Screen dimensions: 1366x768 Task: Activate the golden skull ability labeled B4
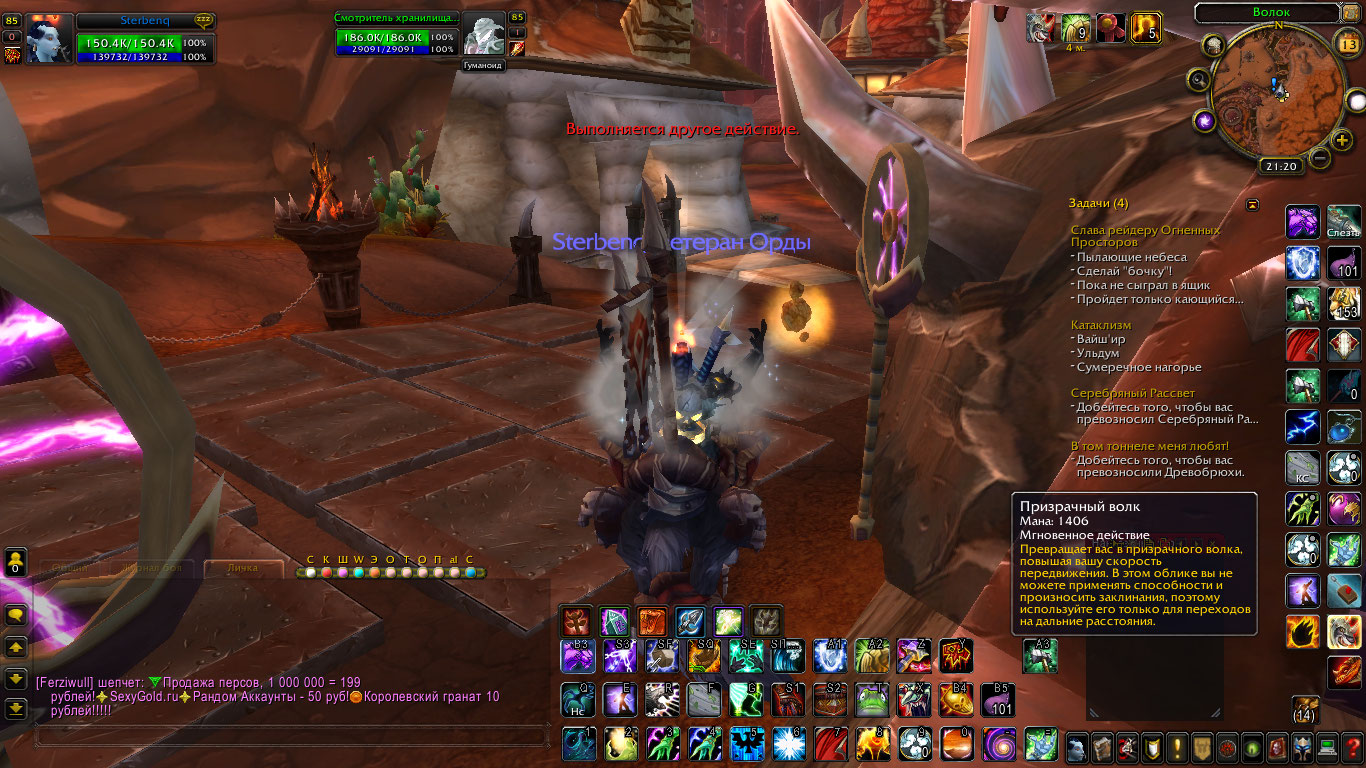click(x=956, y=700)
